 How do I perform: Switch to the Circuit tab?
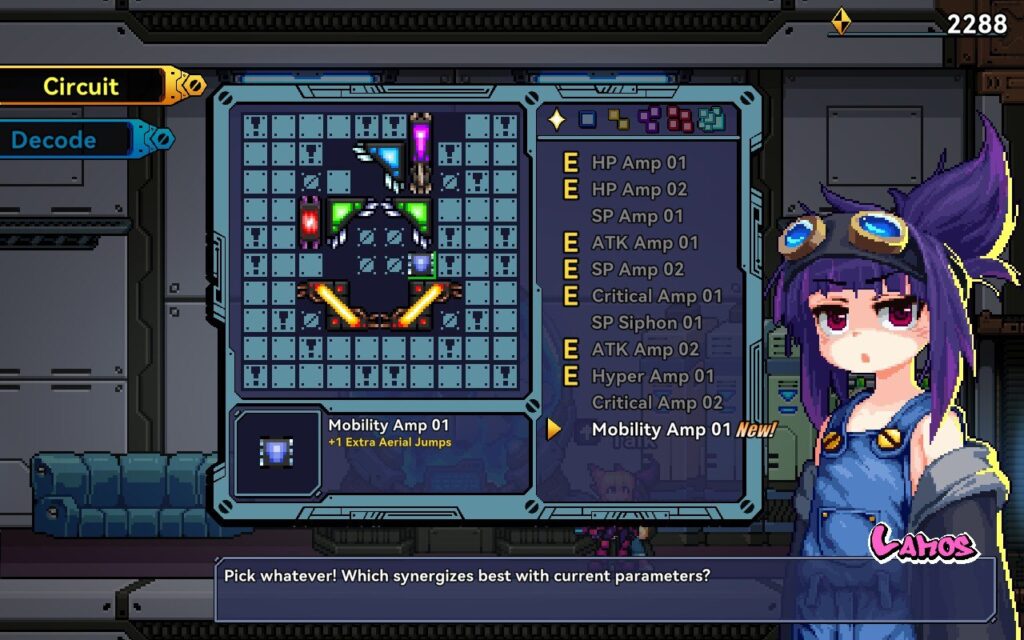[82, 87]
